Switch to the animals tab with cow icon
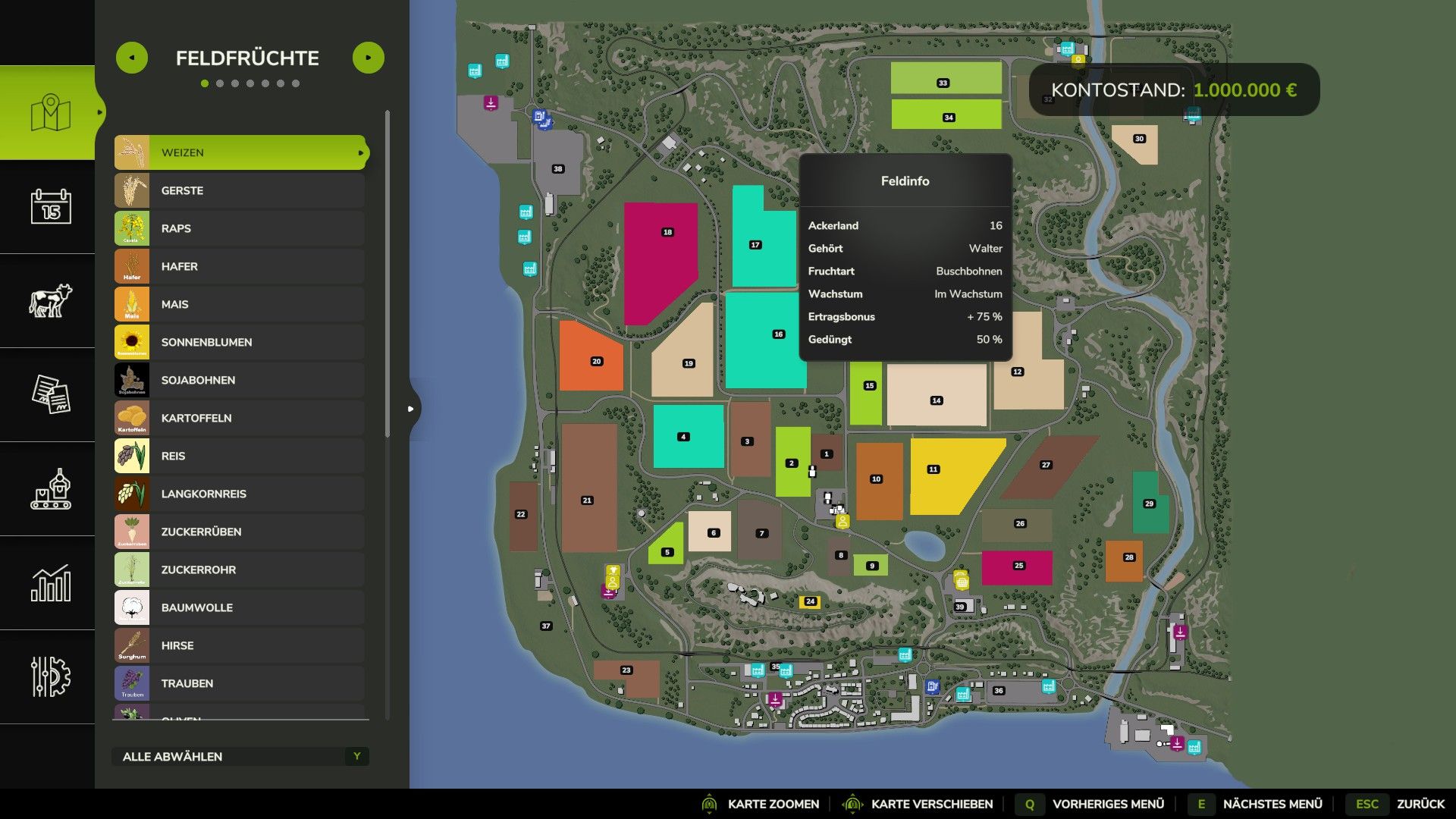 (x=50, y=300)
